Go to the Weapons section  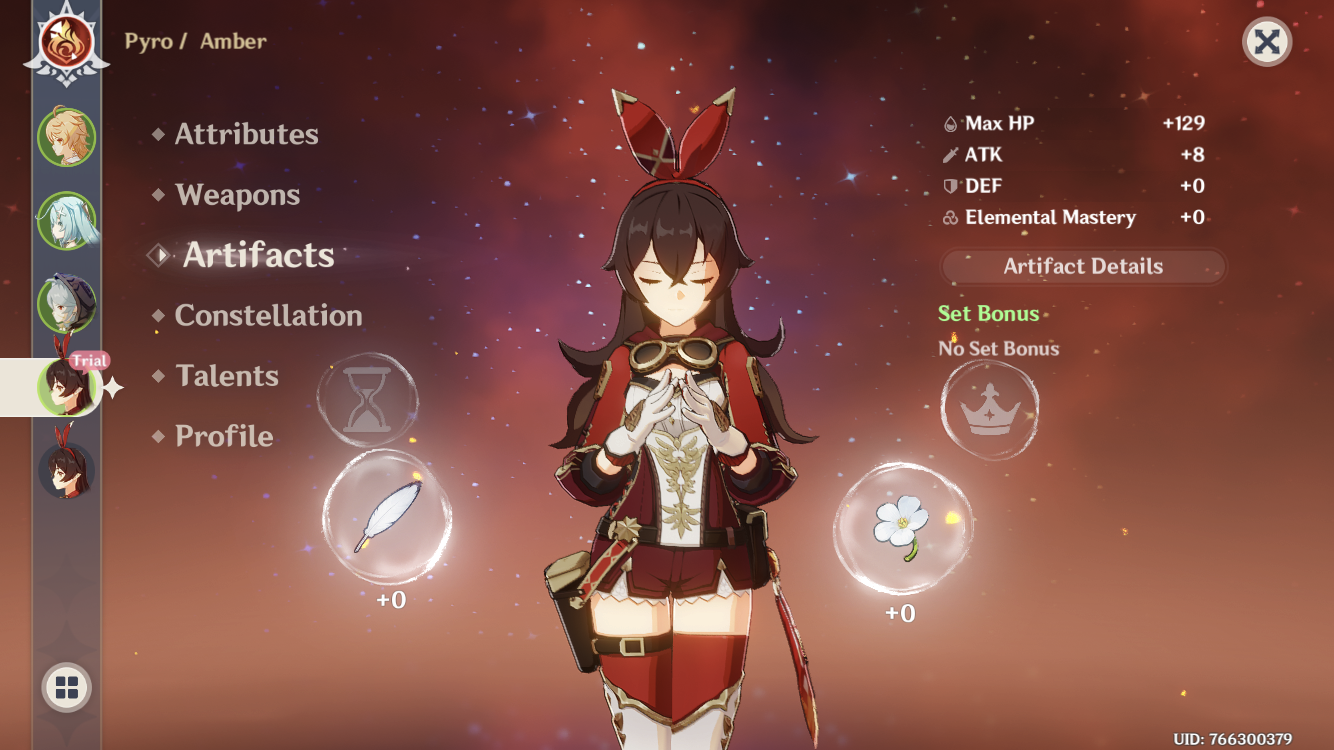click(237, 195)
